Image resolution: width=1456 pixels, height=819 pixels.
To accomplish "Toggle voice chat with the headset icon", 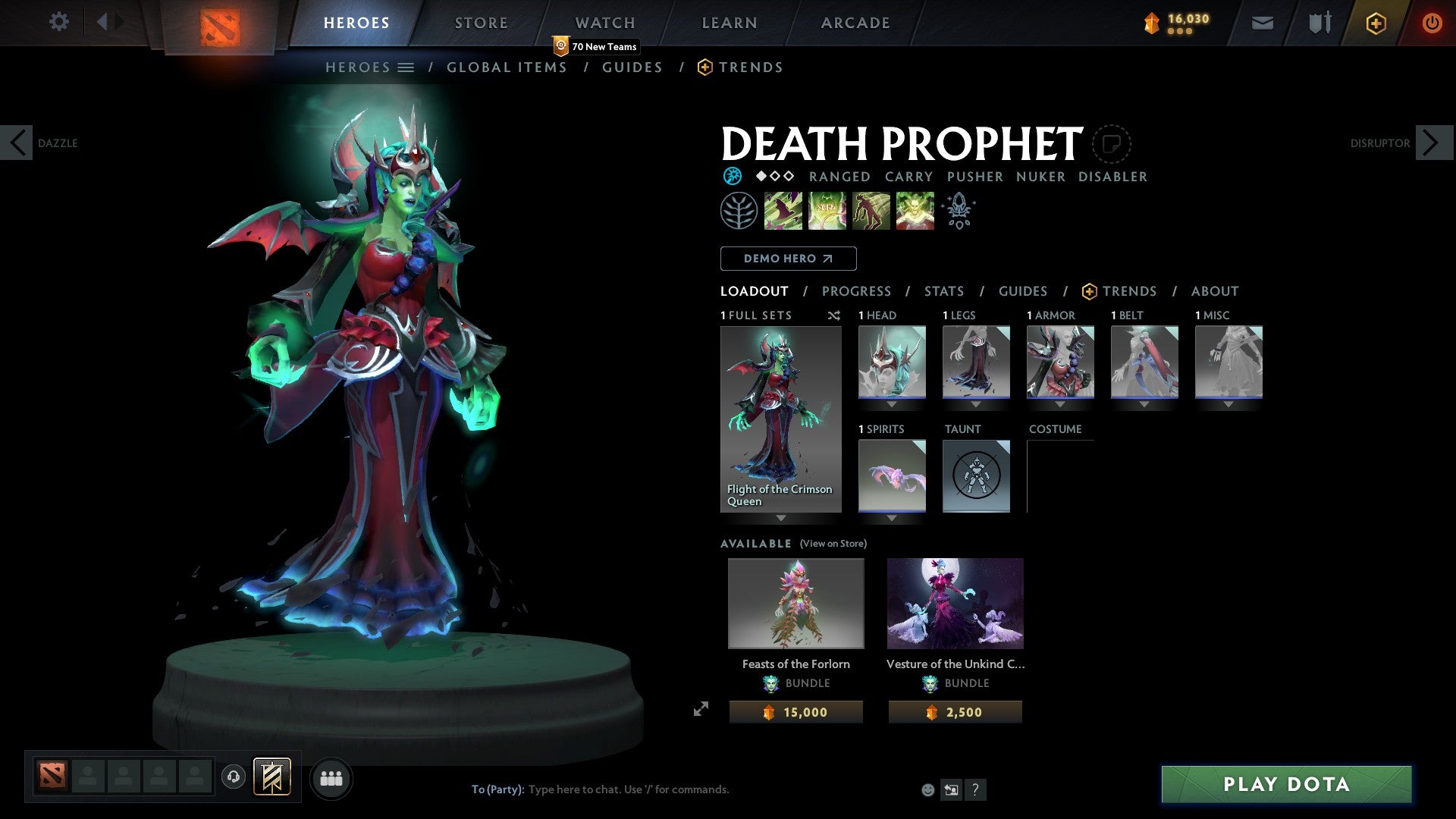I will 233,777.
